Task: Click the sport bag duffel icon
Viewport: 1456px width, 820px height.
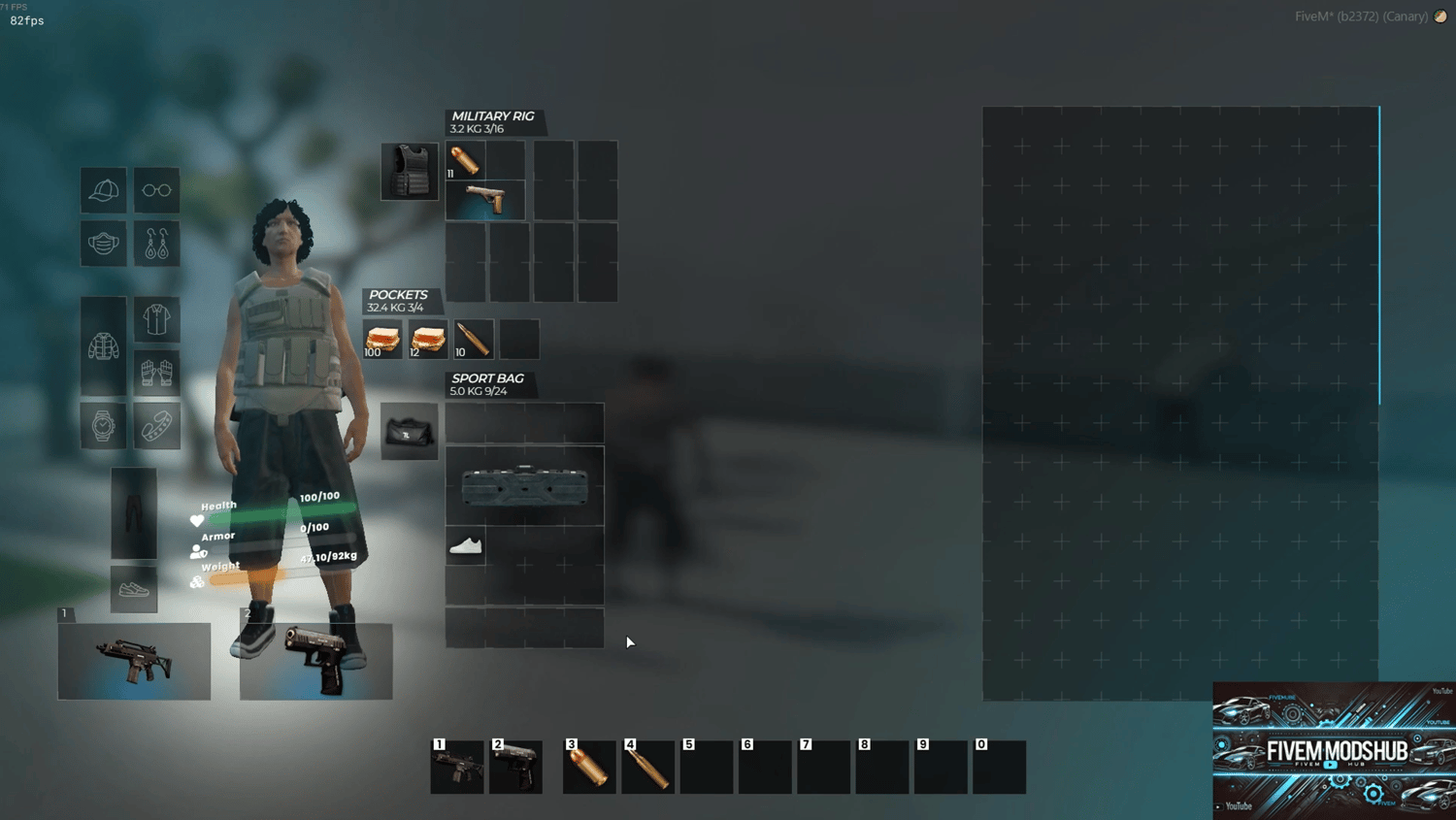Action: point(410,432)
